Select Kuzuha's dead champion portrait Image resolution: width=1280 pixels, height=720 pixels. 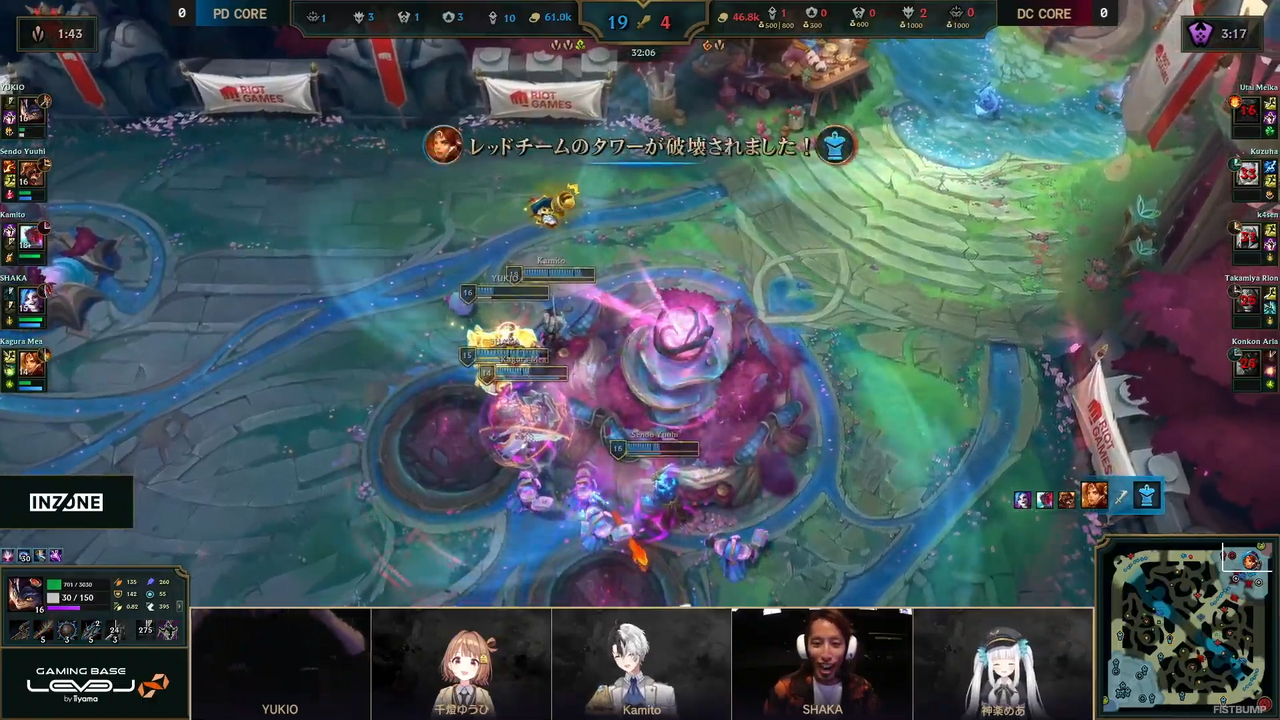(1247, 174)
